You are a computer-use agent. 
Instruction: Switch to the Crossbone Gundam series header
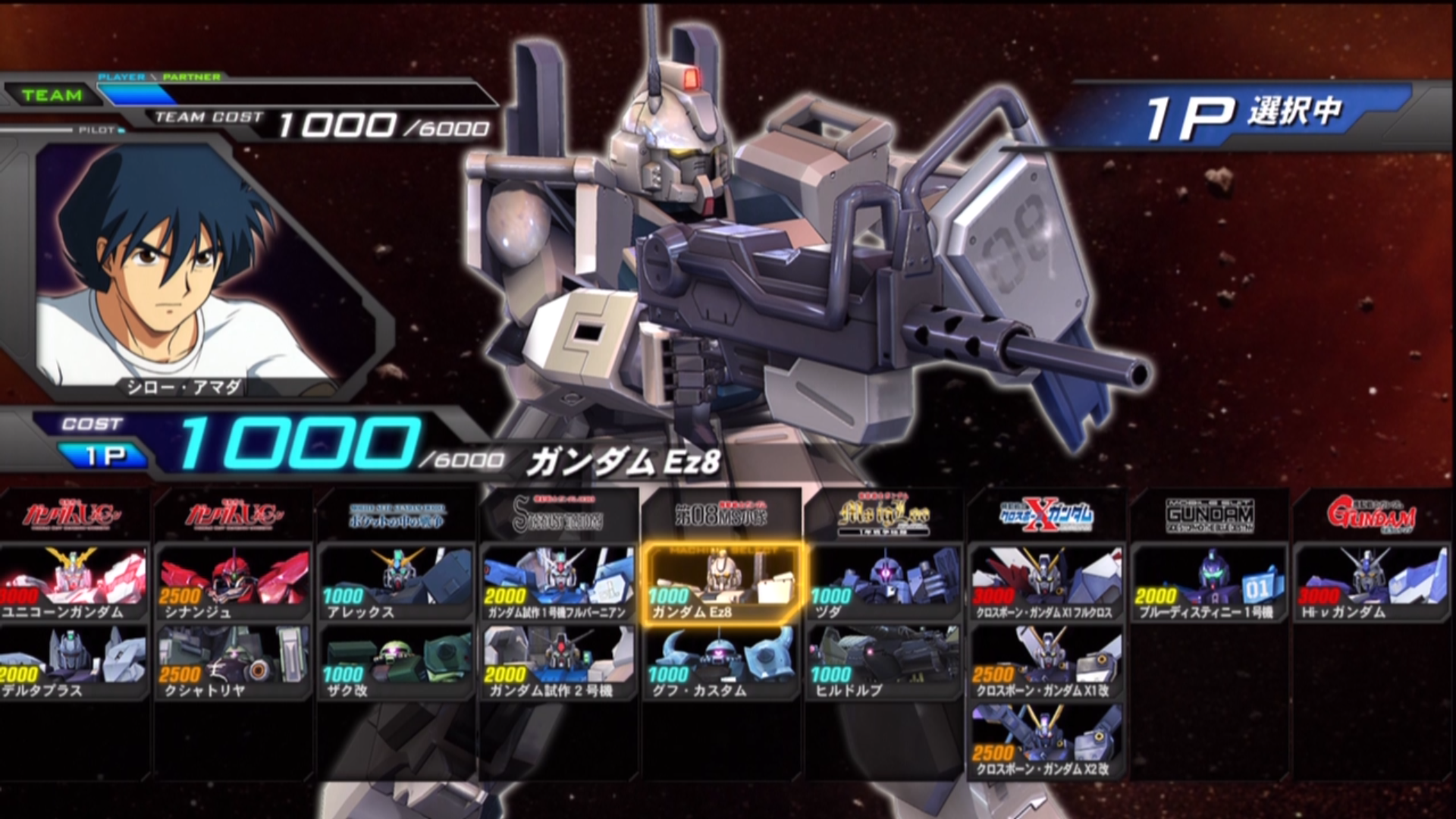click(1047, 516)
